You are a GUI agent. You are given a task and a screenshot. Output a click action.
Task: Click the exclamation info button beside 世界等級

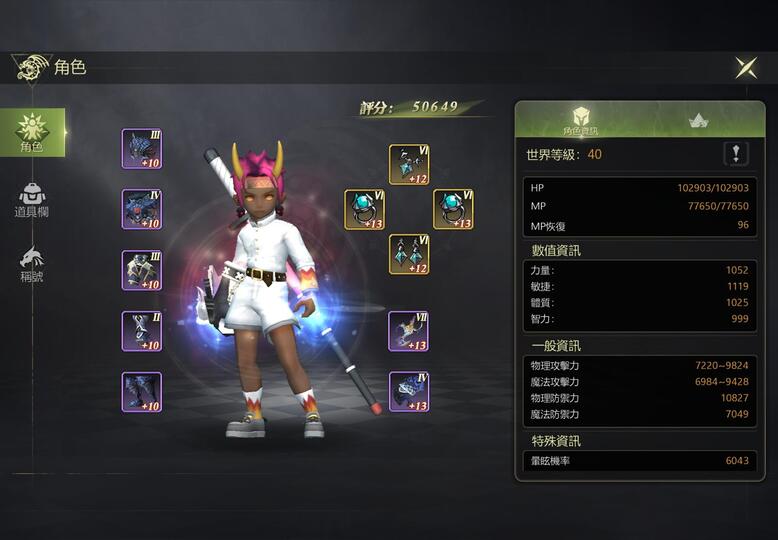[736, 154]
